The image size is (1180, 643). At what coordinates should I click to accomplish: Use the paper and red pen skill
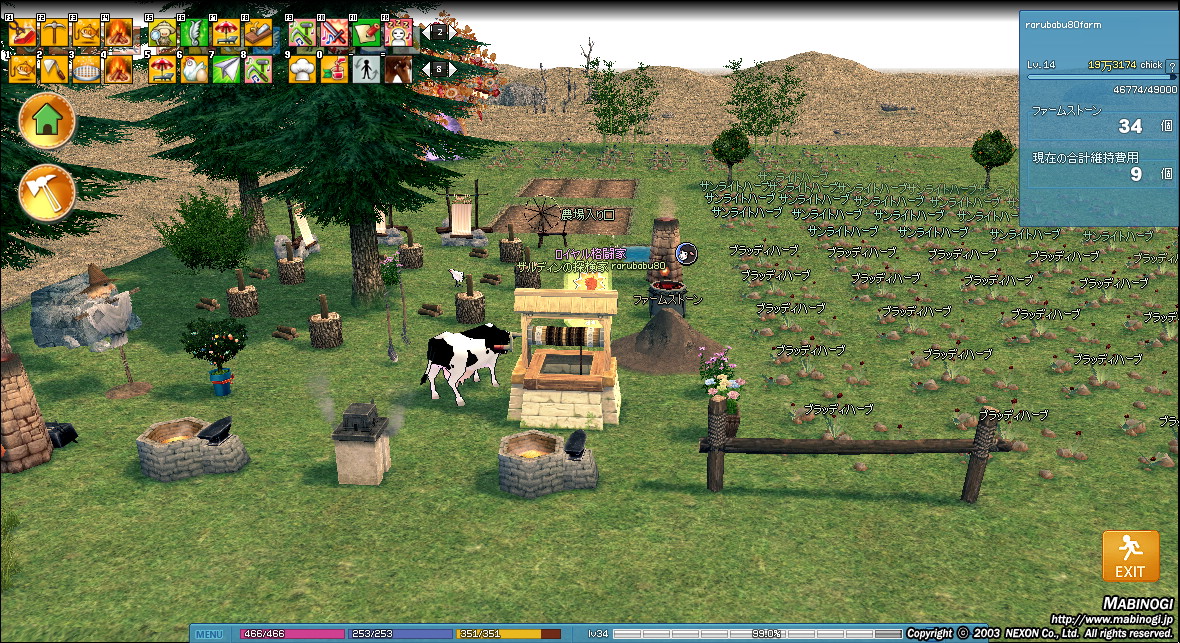tap(366, 33)
